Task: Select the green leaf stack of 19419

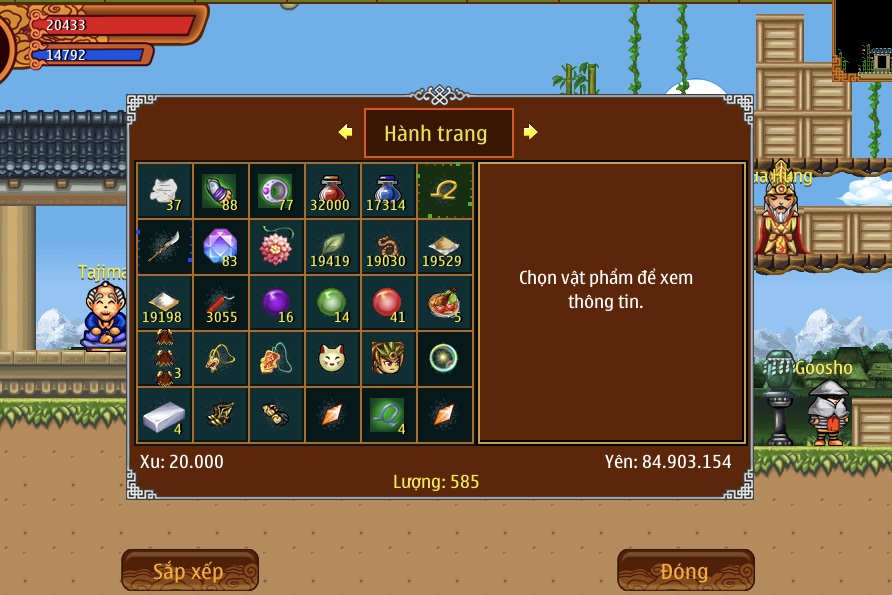Action: point(332,247)
